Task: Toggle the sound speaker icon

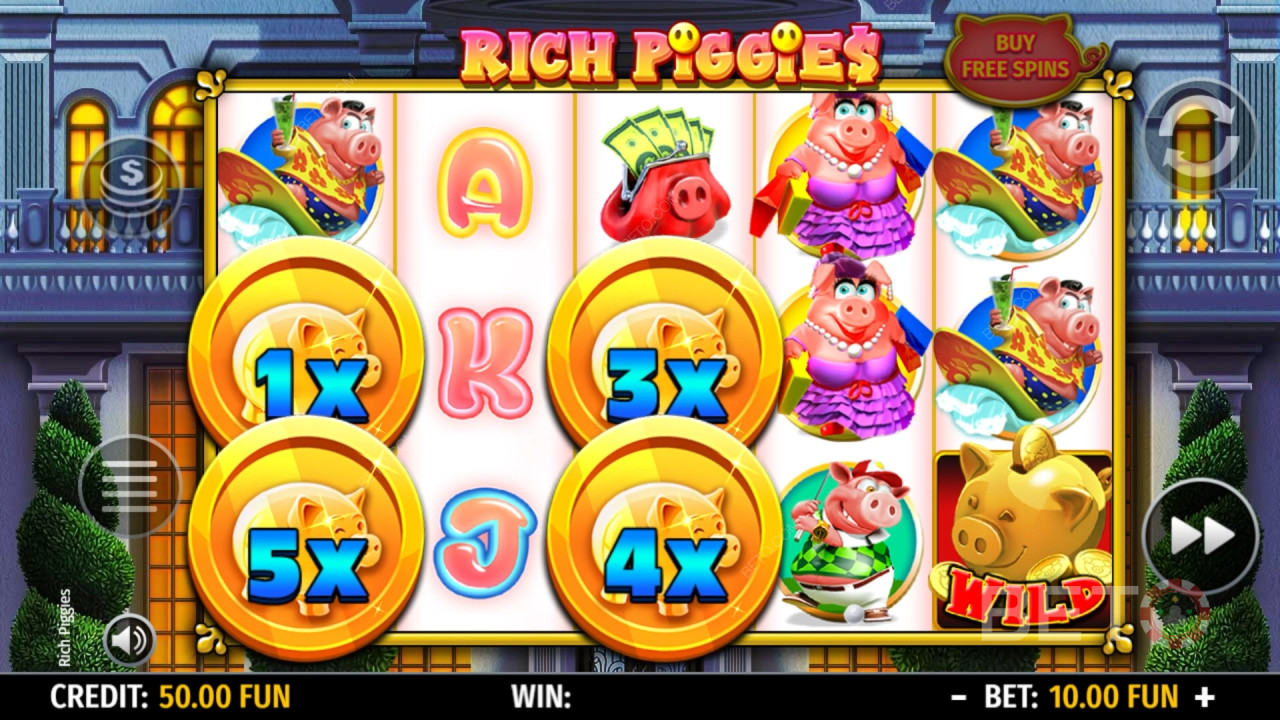Action: [129, 640]
